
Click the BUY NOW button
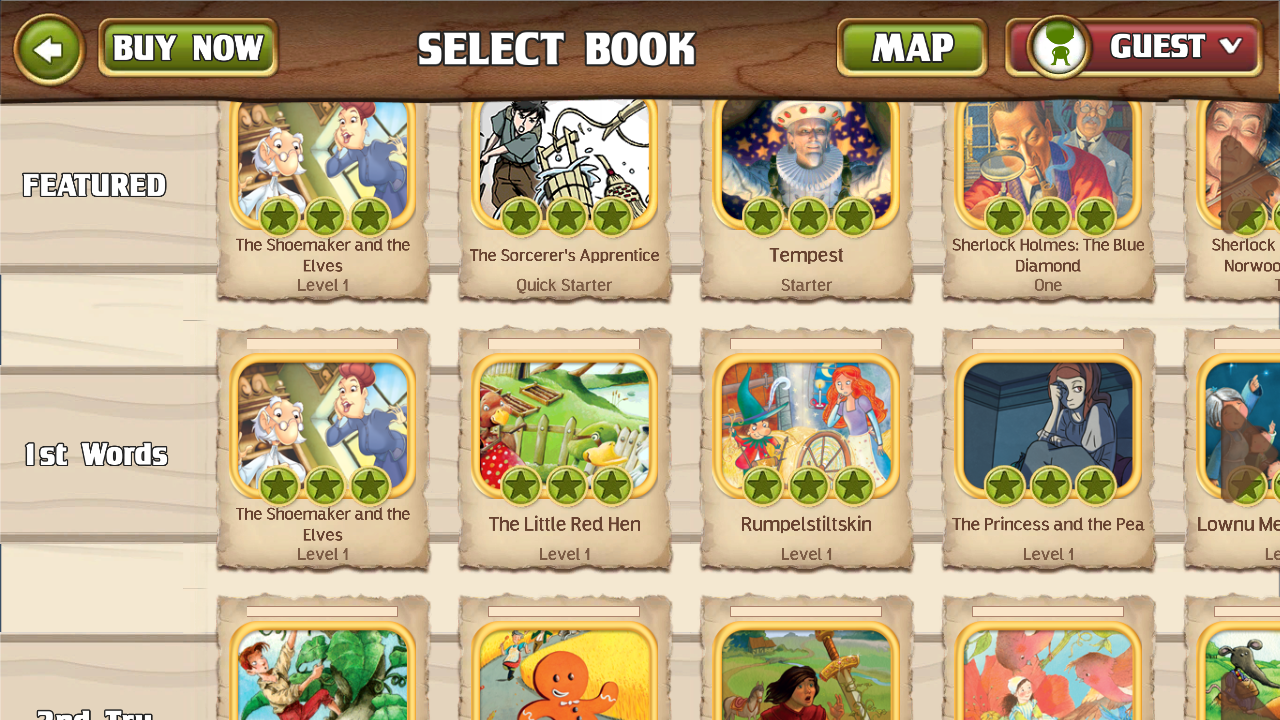tap(186, 45)
